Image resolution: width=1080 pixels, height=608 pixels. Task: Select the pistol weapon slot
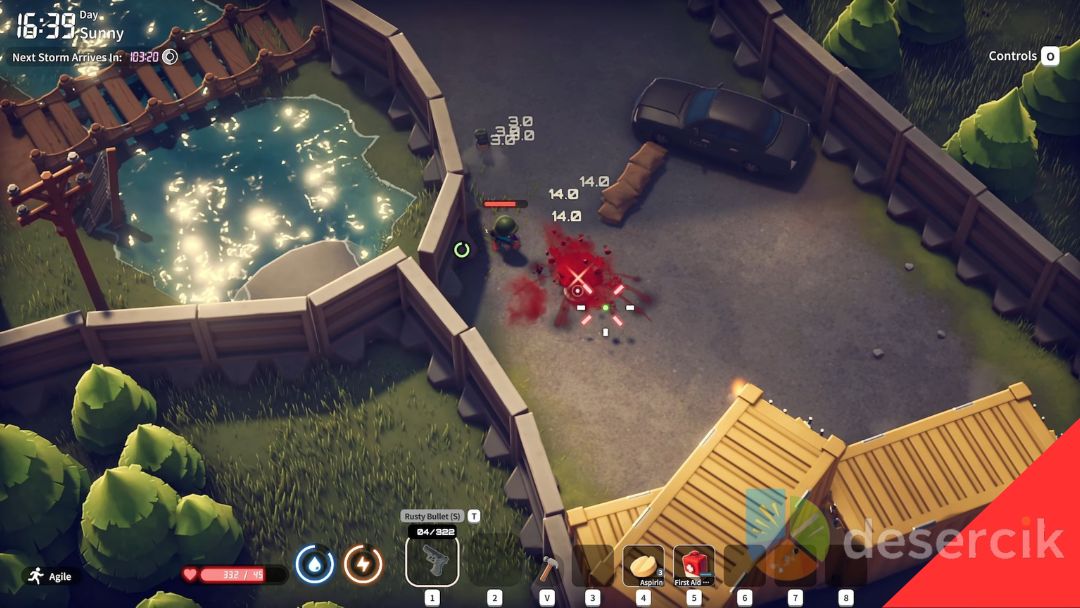pos(432,561)
